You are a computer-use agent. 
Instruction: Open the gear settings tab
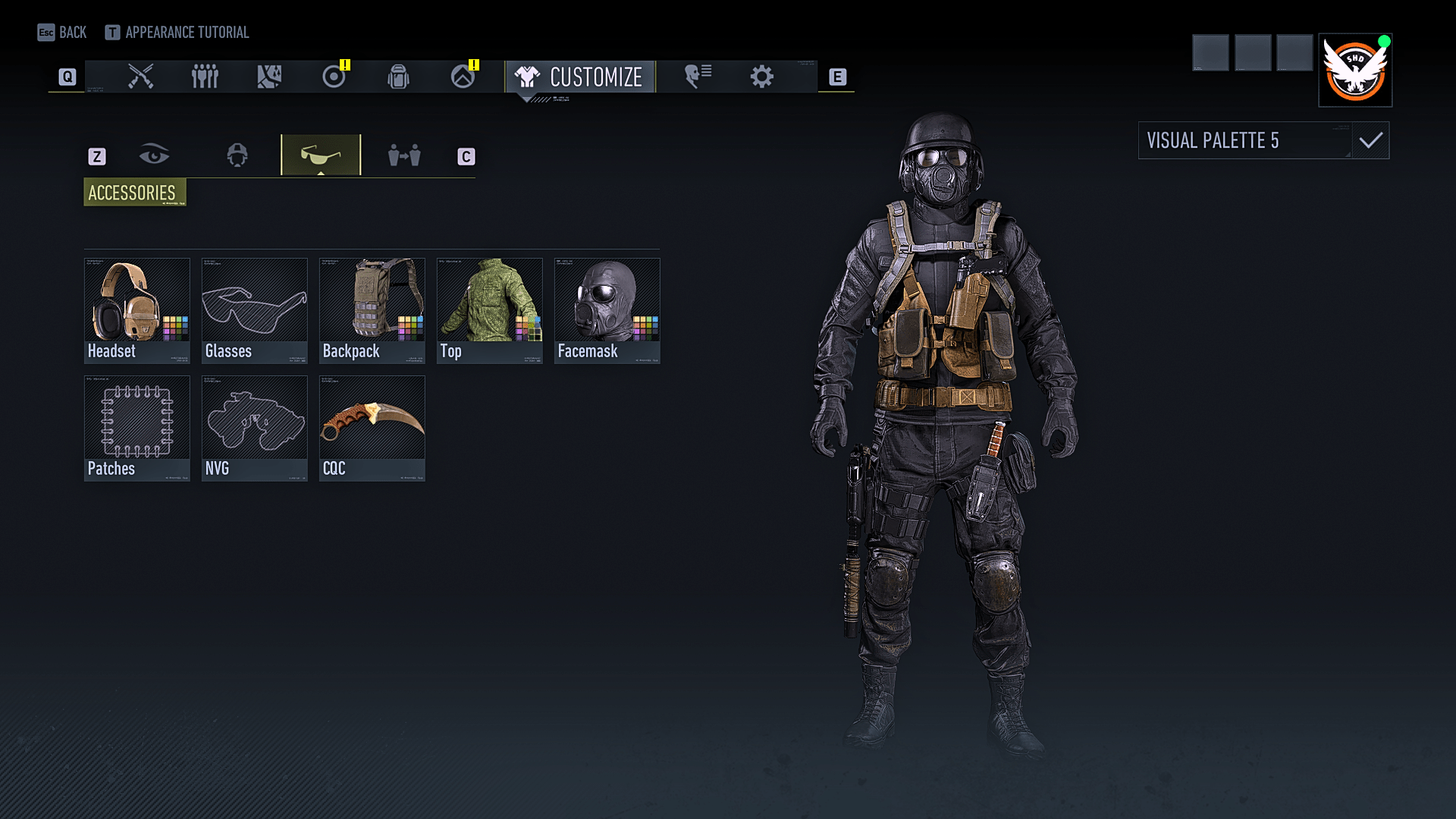(761, 77)
